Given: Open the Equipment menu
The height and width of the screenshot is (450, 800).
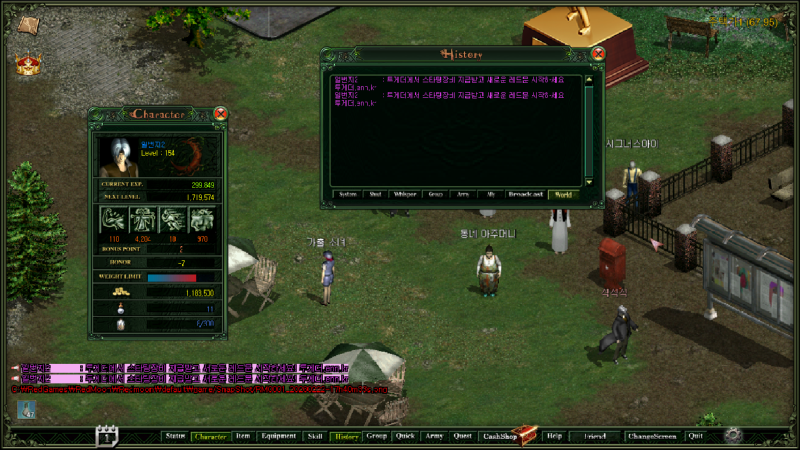Looking at the screenshot, I should pyautogui.click(x=278, y=436).
